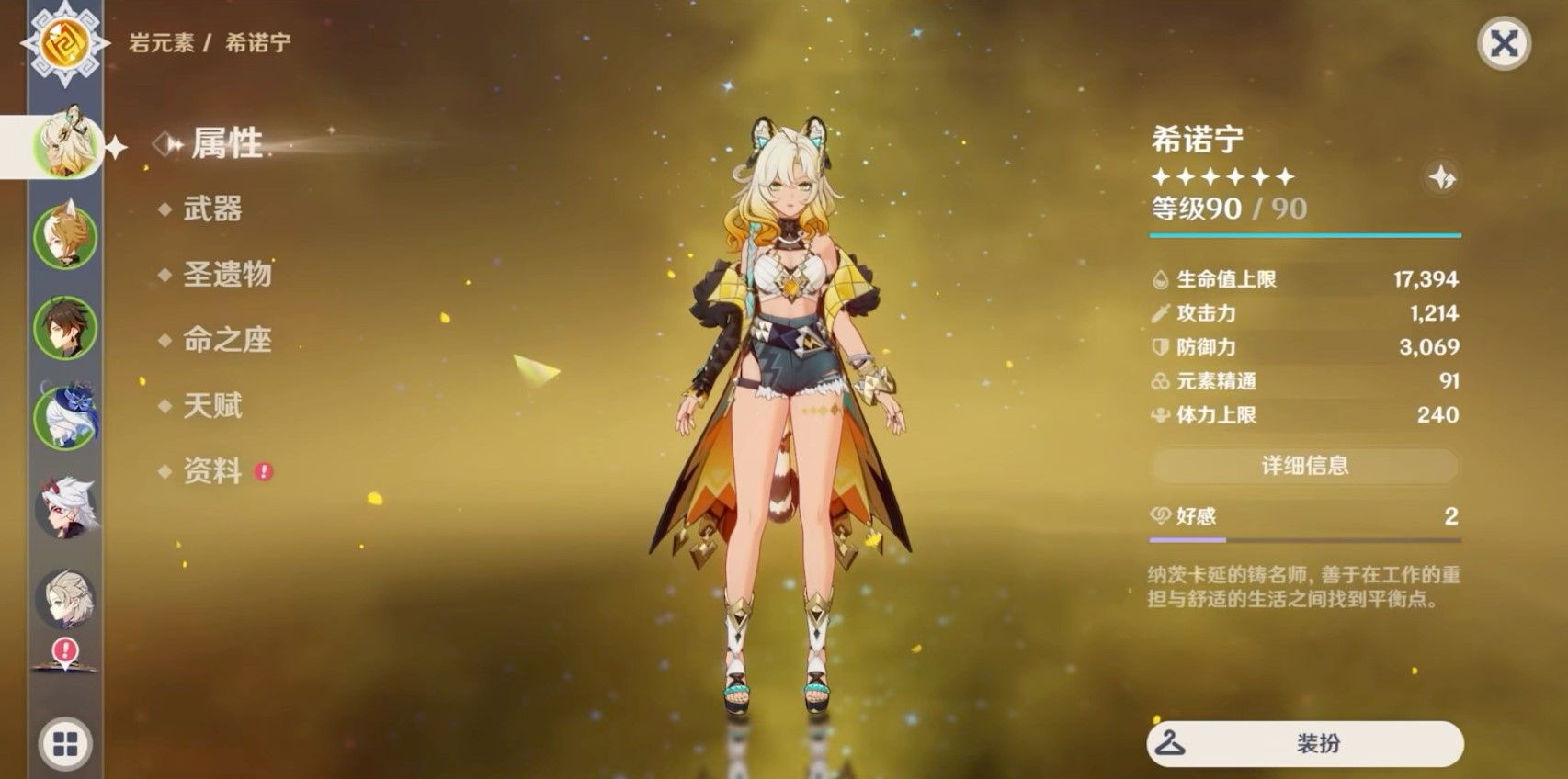
Task: Select the blond cat-eared character portrait
Action: click(x=65, y=237)
